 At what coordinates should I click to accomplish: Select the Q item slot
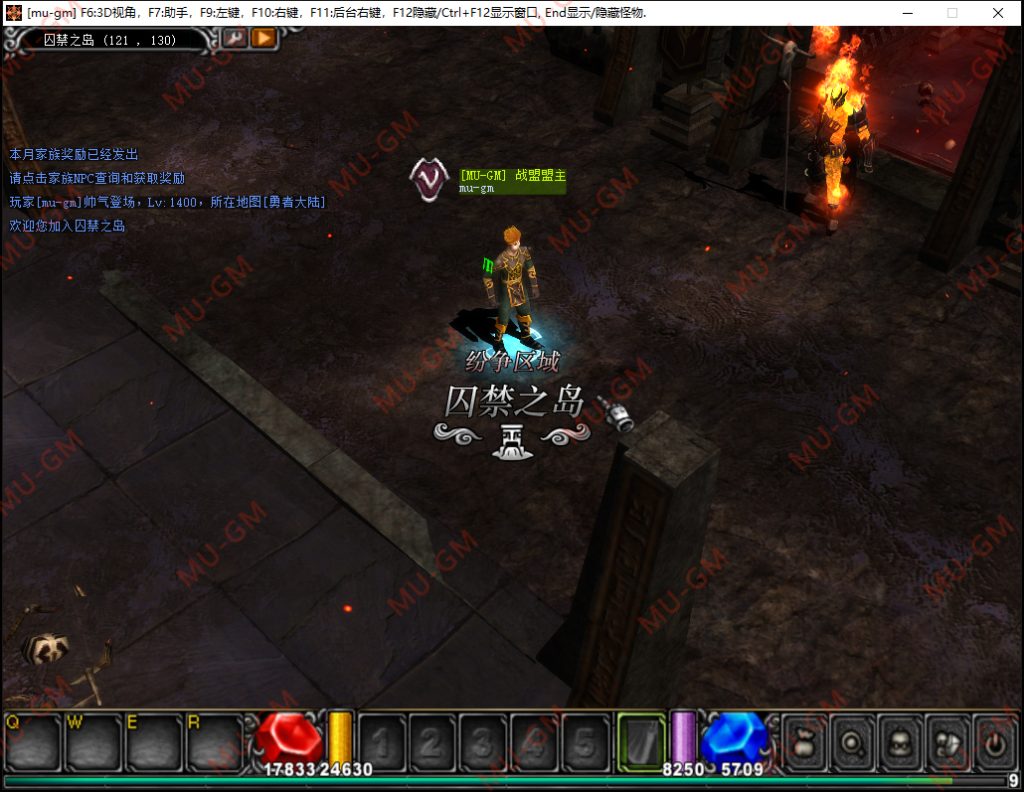[34, 741]
